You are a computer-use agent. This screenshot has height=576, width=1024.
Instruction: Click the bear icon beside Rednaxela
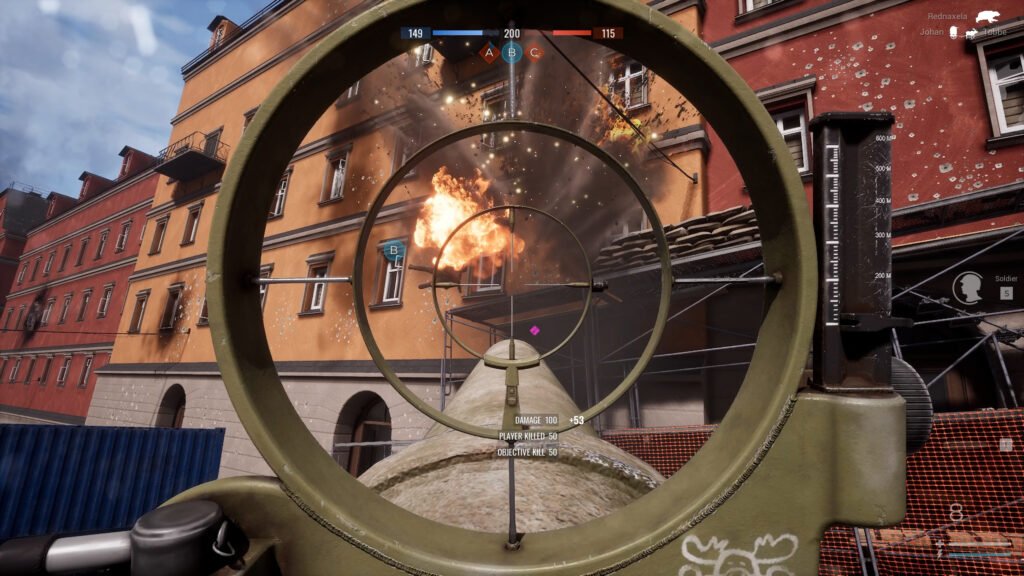tap(989, 17)
